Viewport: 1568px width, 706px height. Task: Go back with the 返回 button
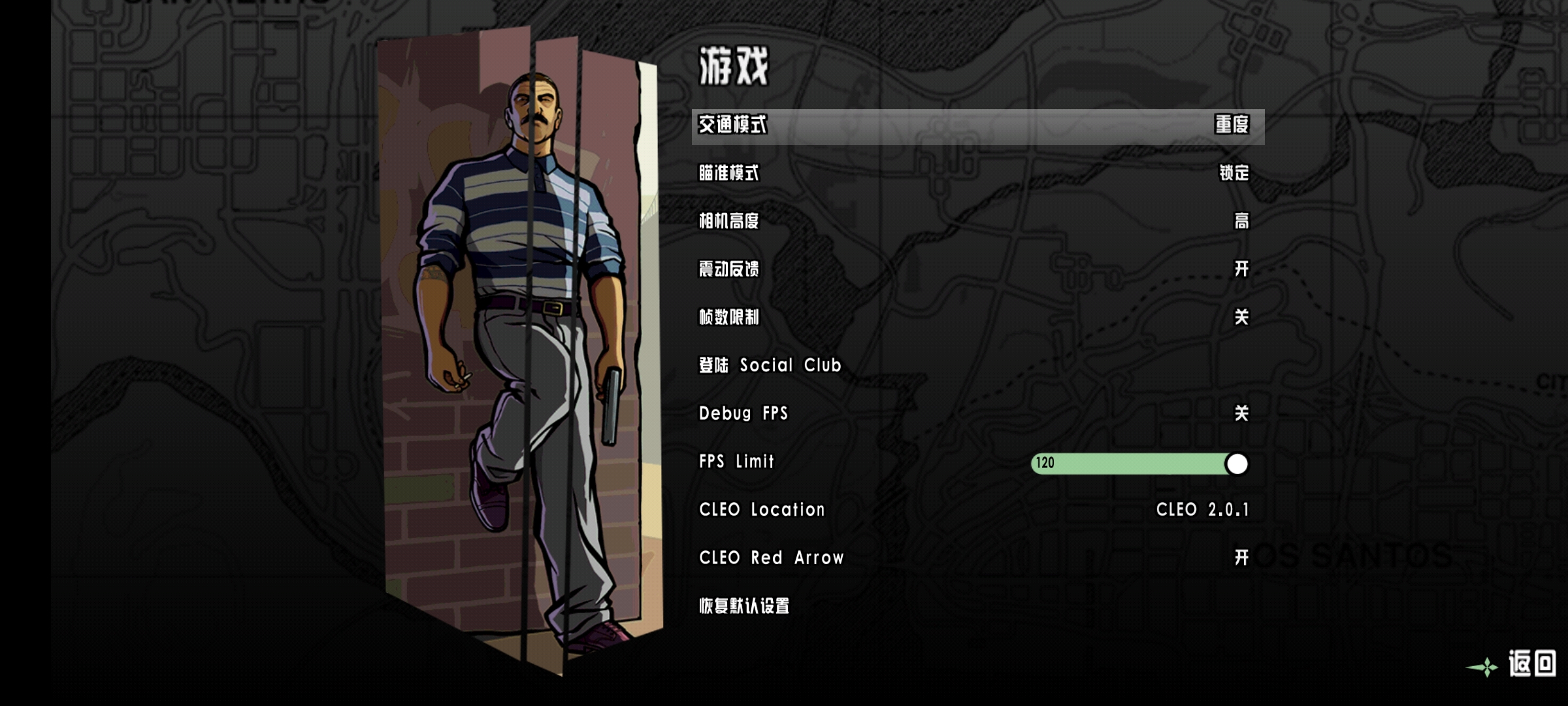pos(1531,664)
